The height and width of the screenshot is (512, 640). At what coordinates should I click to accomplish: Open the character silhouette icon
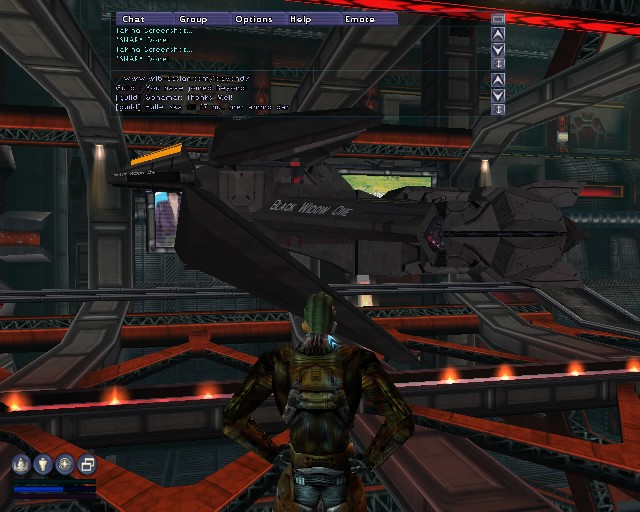44,464
